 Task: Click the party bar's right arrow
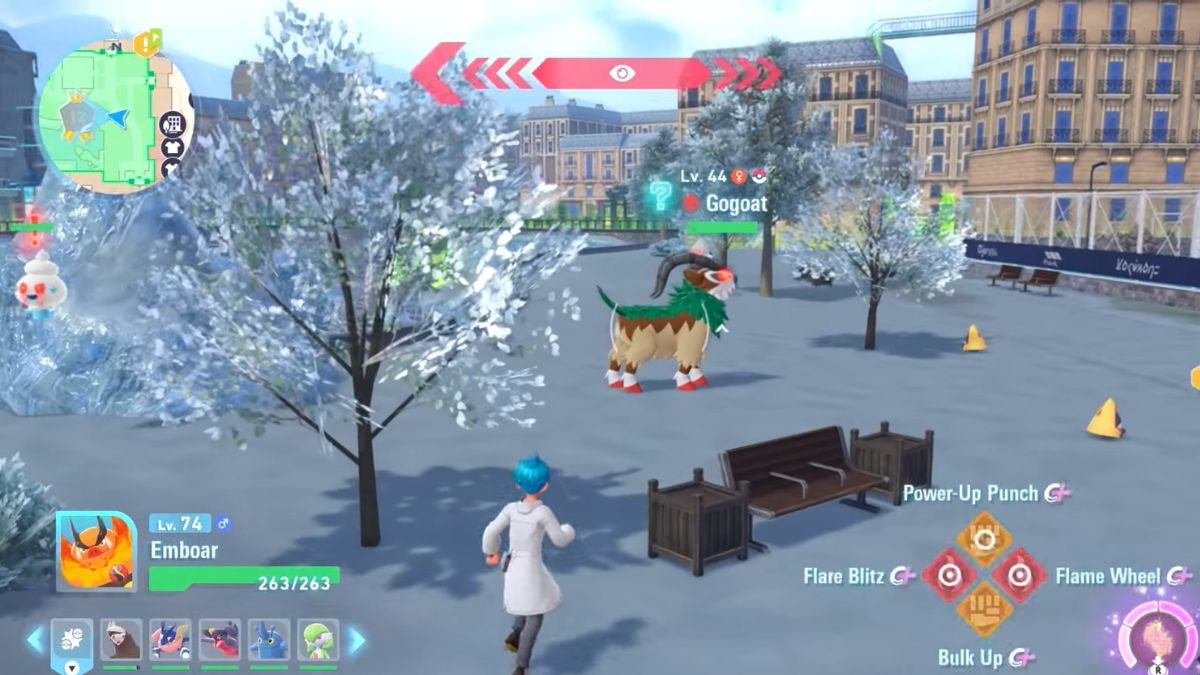[x=355, y=640]
